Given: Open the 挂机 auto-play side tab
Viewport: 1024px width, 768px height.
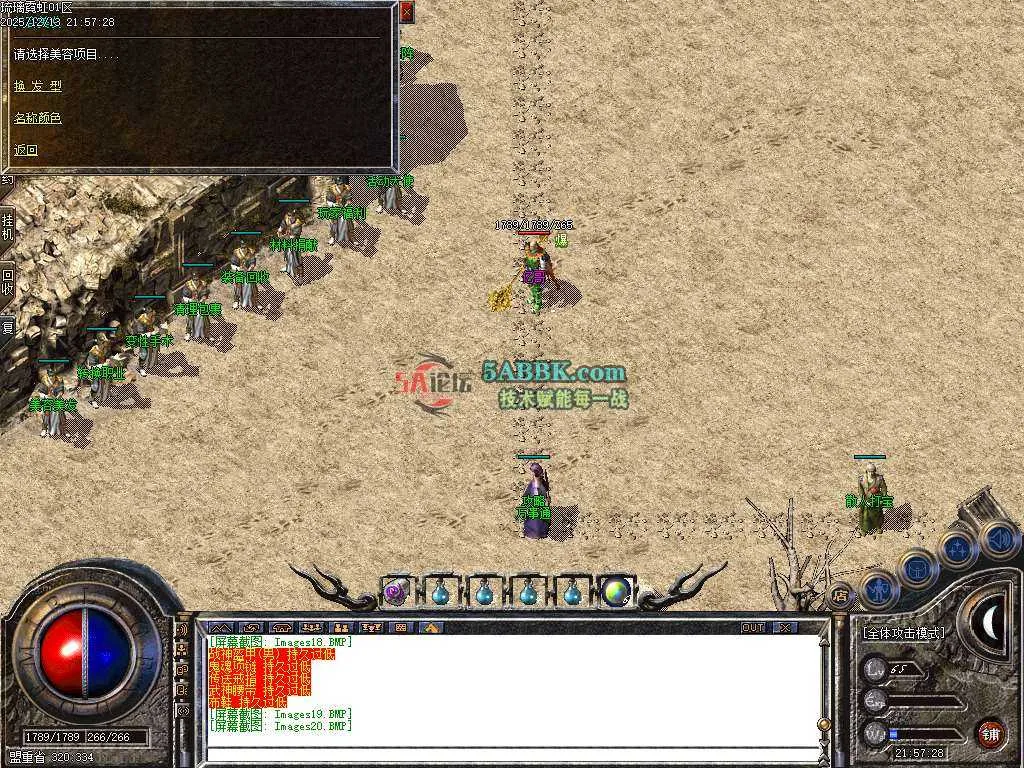Looking at the screenshot, I should (x=8, y=226).
